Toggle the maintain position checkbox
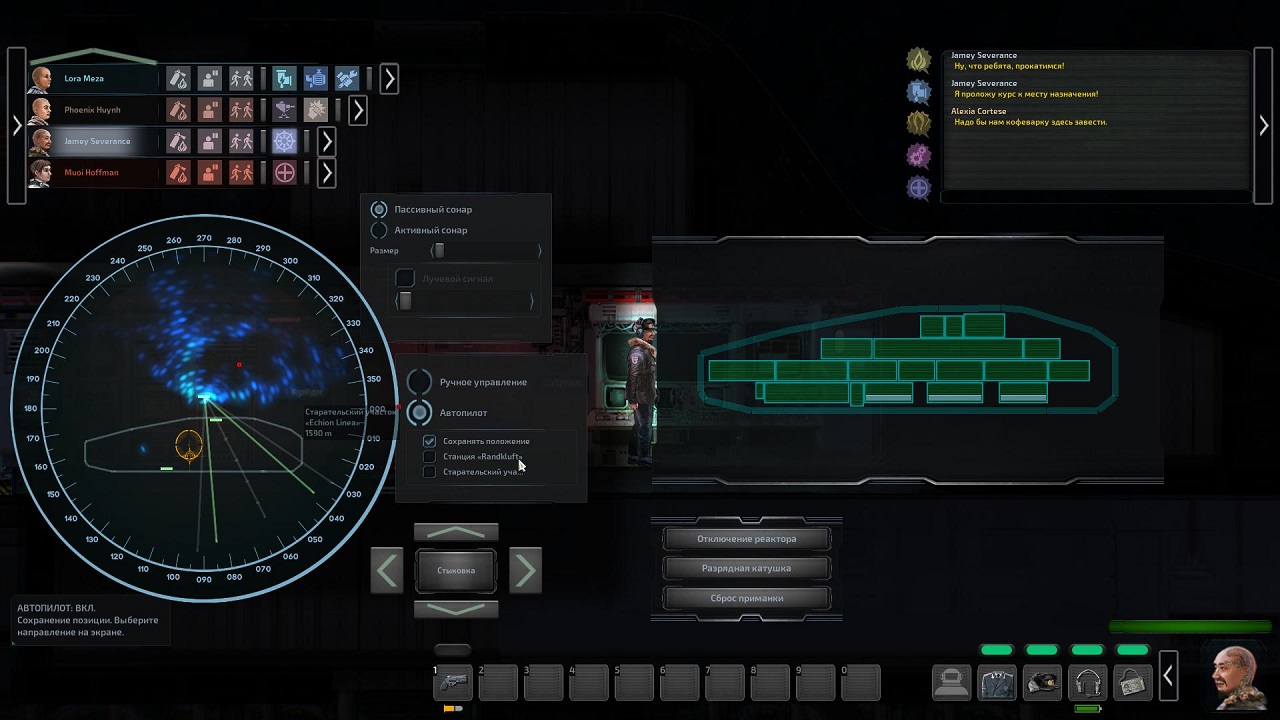Viewport: 1280px width, 720px height. (x=430, y=441)
